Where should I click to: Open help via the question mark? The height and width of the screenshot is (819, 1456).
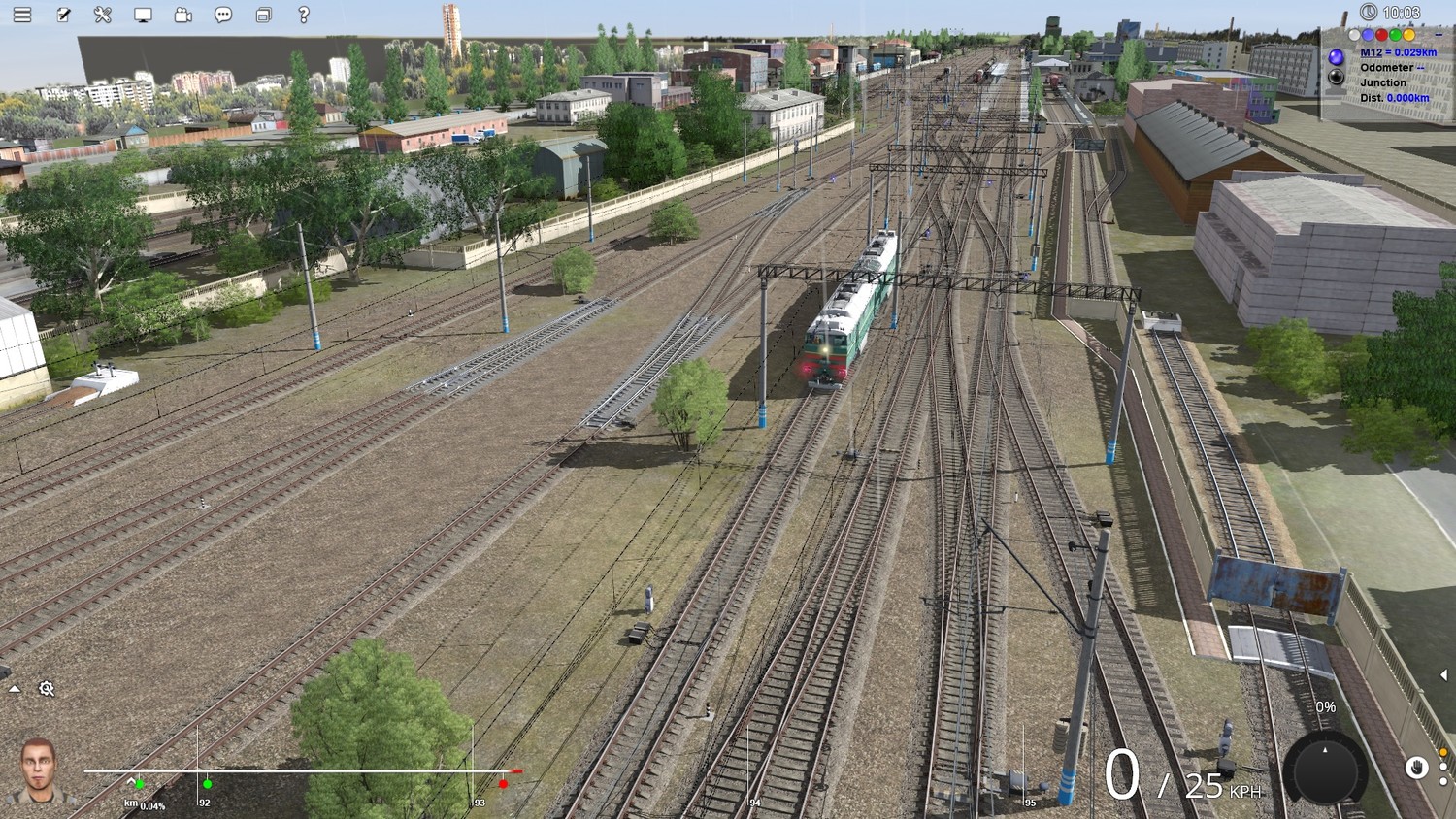304,15
